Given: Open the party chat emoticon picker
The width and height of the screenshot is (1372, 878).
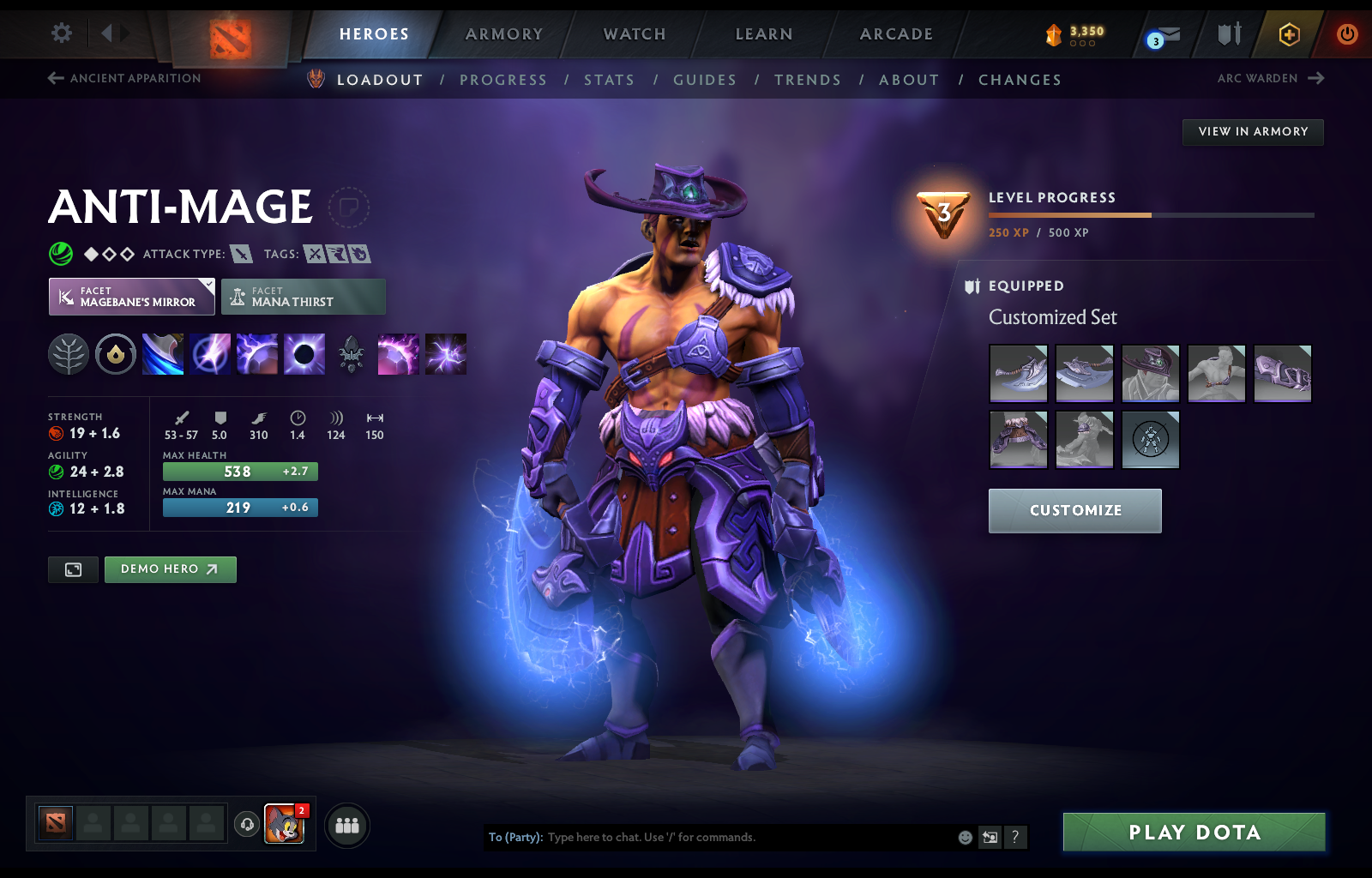Looking at the screenshot, I should 964,838.
